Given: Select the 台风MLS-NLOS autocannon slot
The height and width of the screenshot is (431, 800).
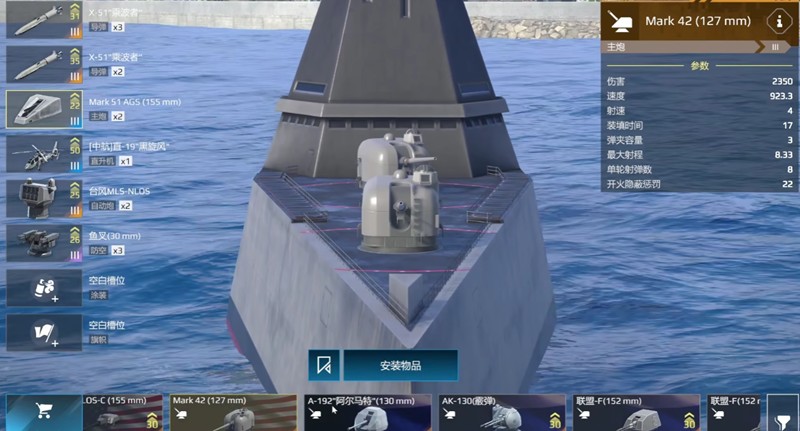Looking at the screenshot, I should [44, 198].
